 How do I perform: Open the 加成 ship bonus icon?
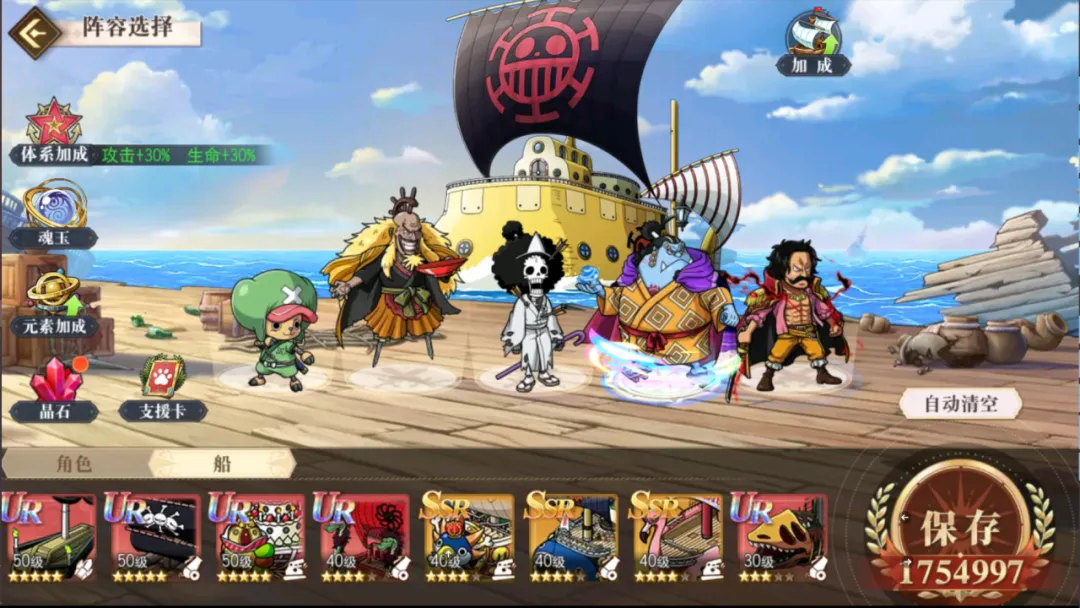813,38
